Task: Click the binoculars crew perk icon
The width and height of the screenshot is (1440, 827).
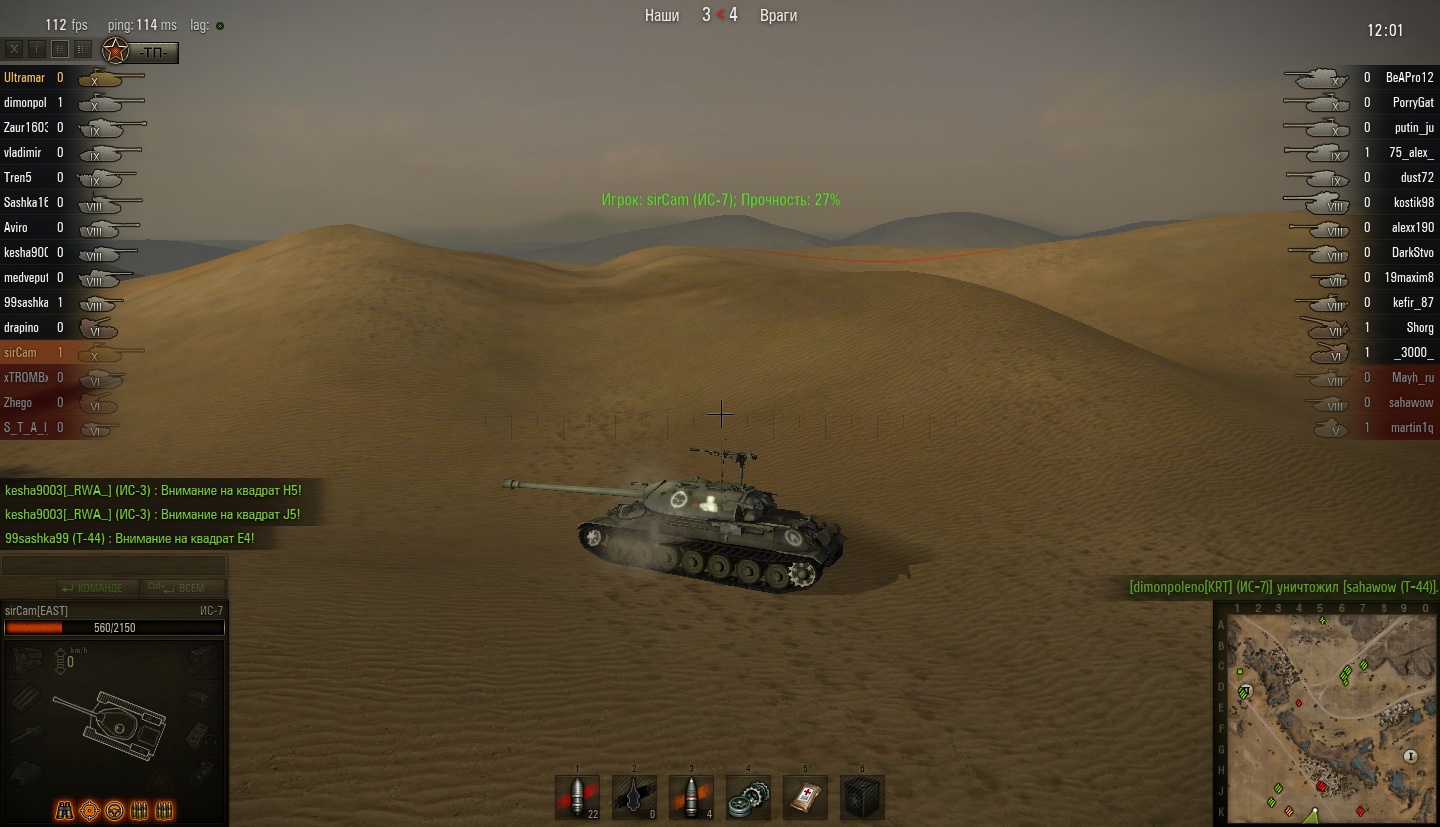Action: [x=64, y=810]
